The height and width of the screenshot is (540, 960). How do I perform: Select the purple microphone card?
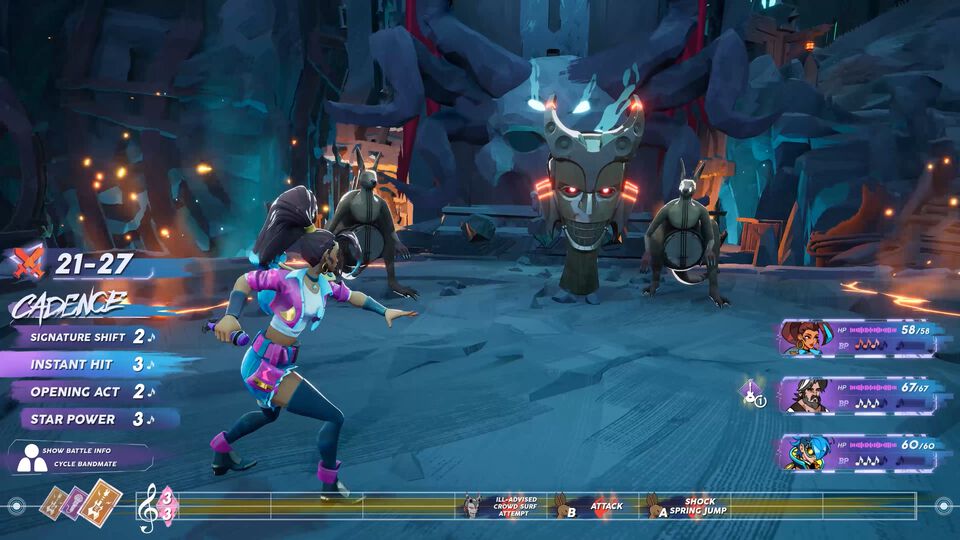[75, 501]
